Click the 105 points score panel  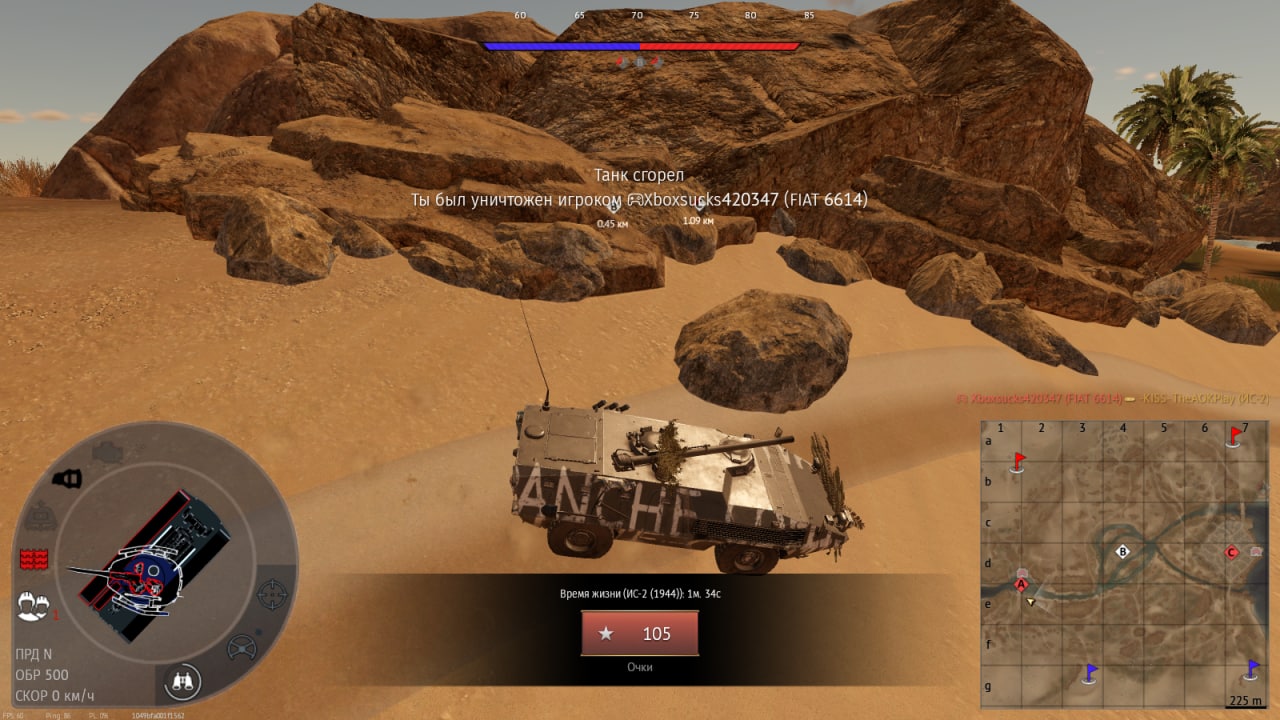(x=640, y=634)
